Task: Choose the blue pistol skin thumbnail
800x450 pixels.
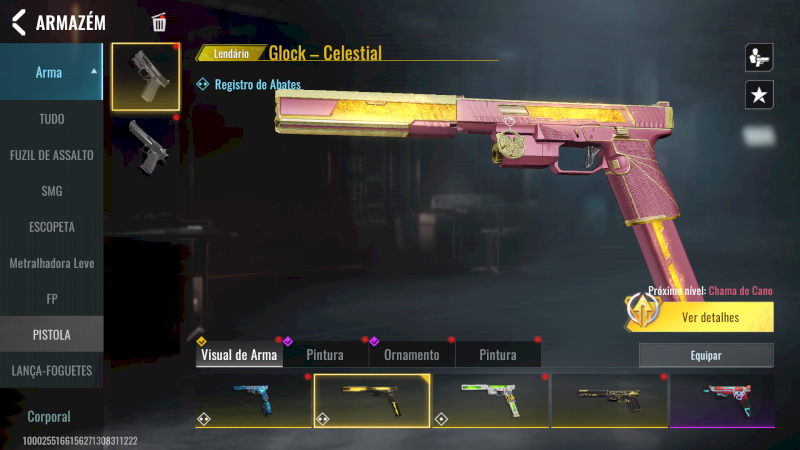Action: point(253,401)
